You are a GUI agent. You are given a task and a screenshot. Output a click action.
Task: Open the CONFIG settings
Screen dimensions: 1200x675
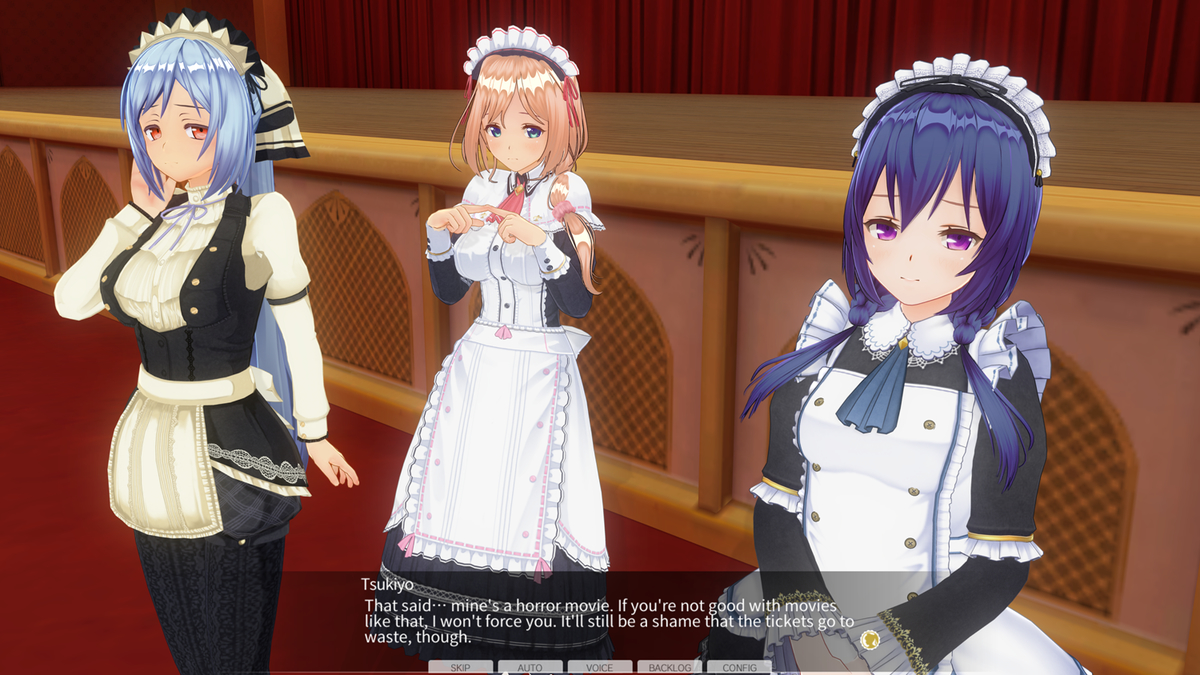(x=739, y=667)
